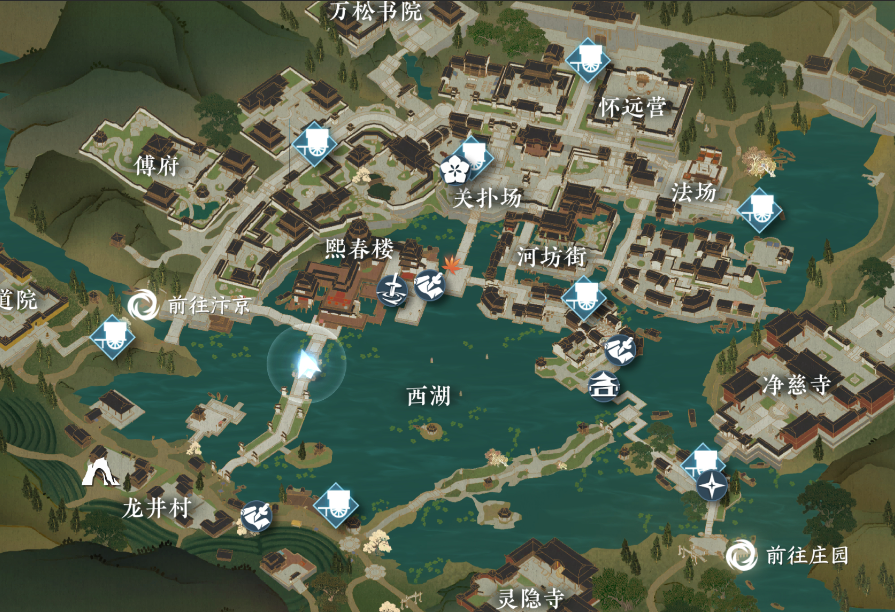
Task: Select the carriage waypoint near 道院
Action: 112,336
